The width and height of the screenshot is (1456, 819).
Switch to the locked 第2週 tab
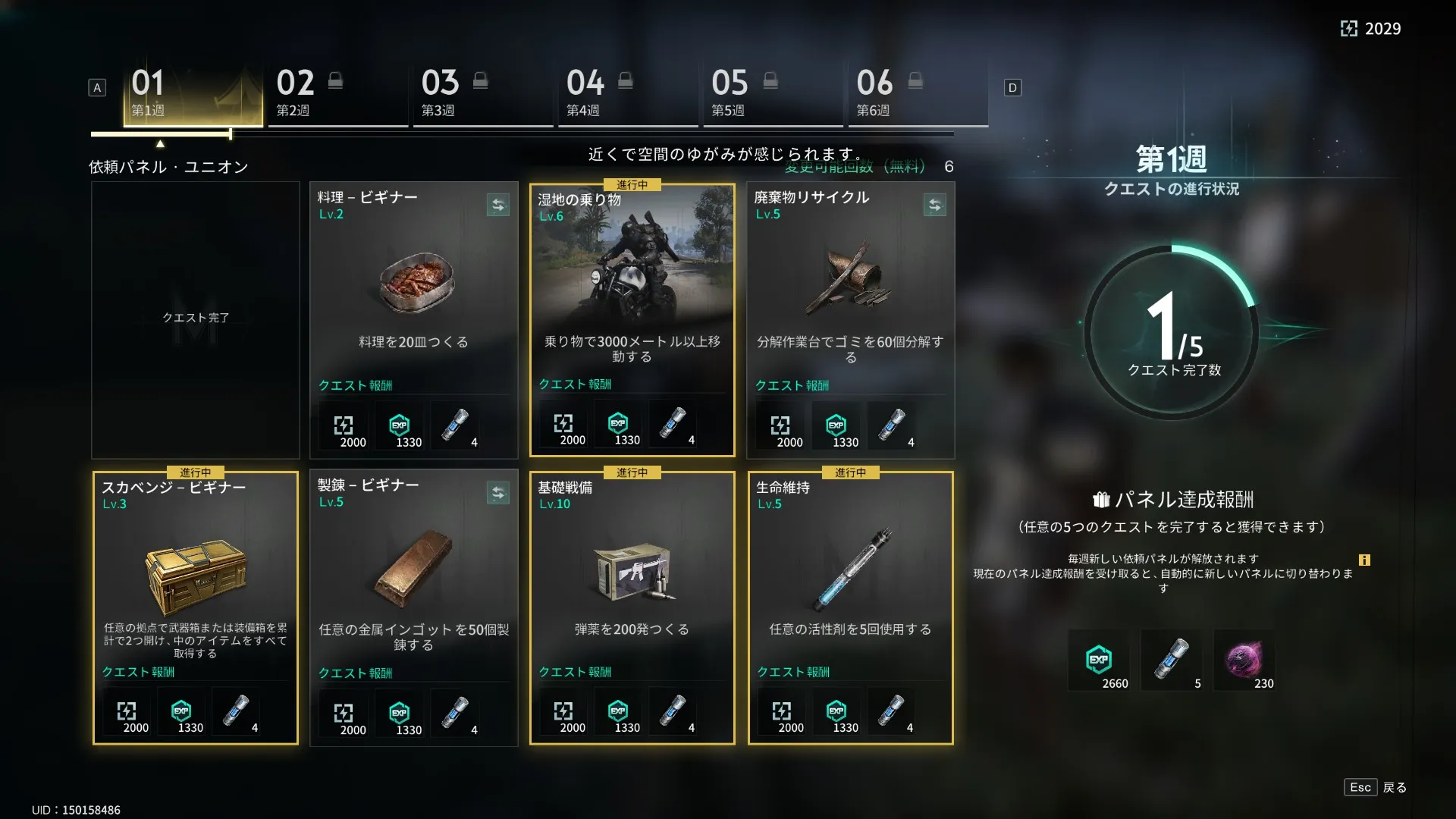coord(337,95)
